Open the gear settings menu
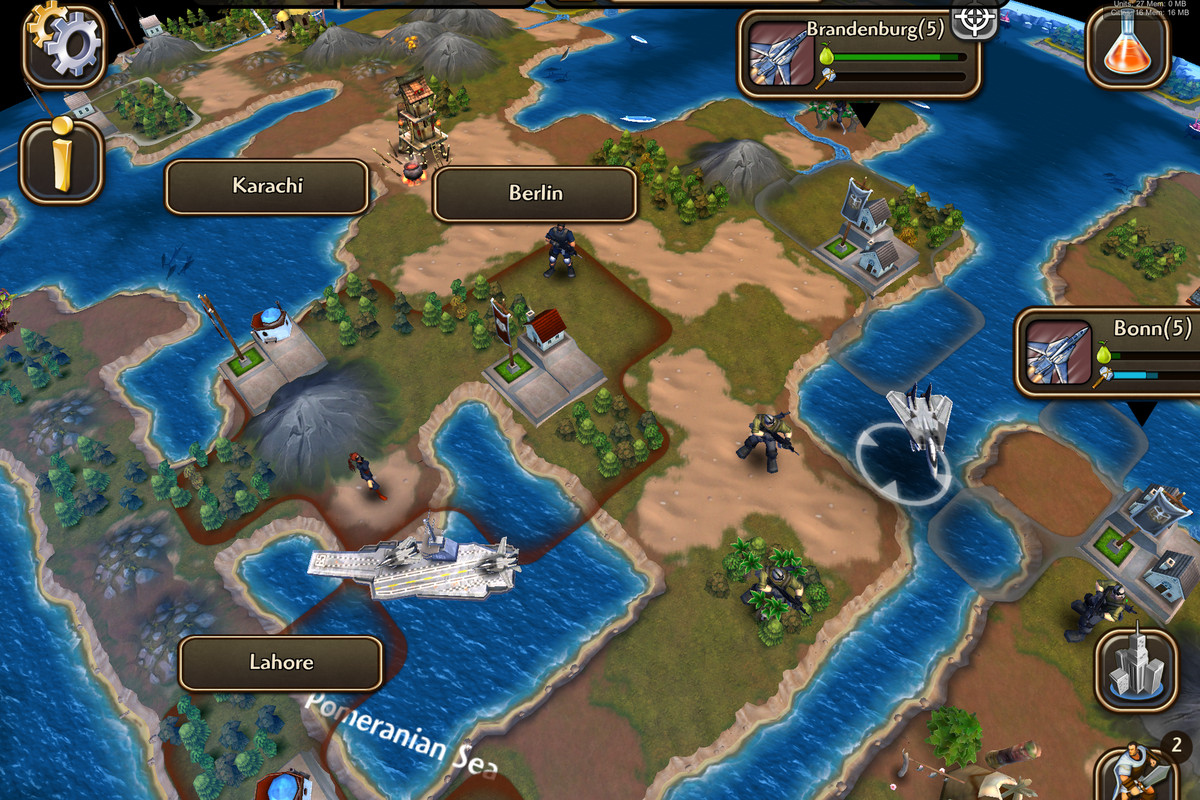The width and height of the screenshot is (1200, 800). tap(62, 45)
